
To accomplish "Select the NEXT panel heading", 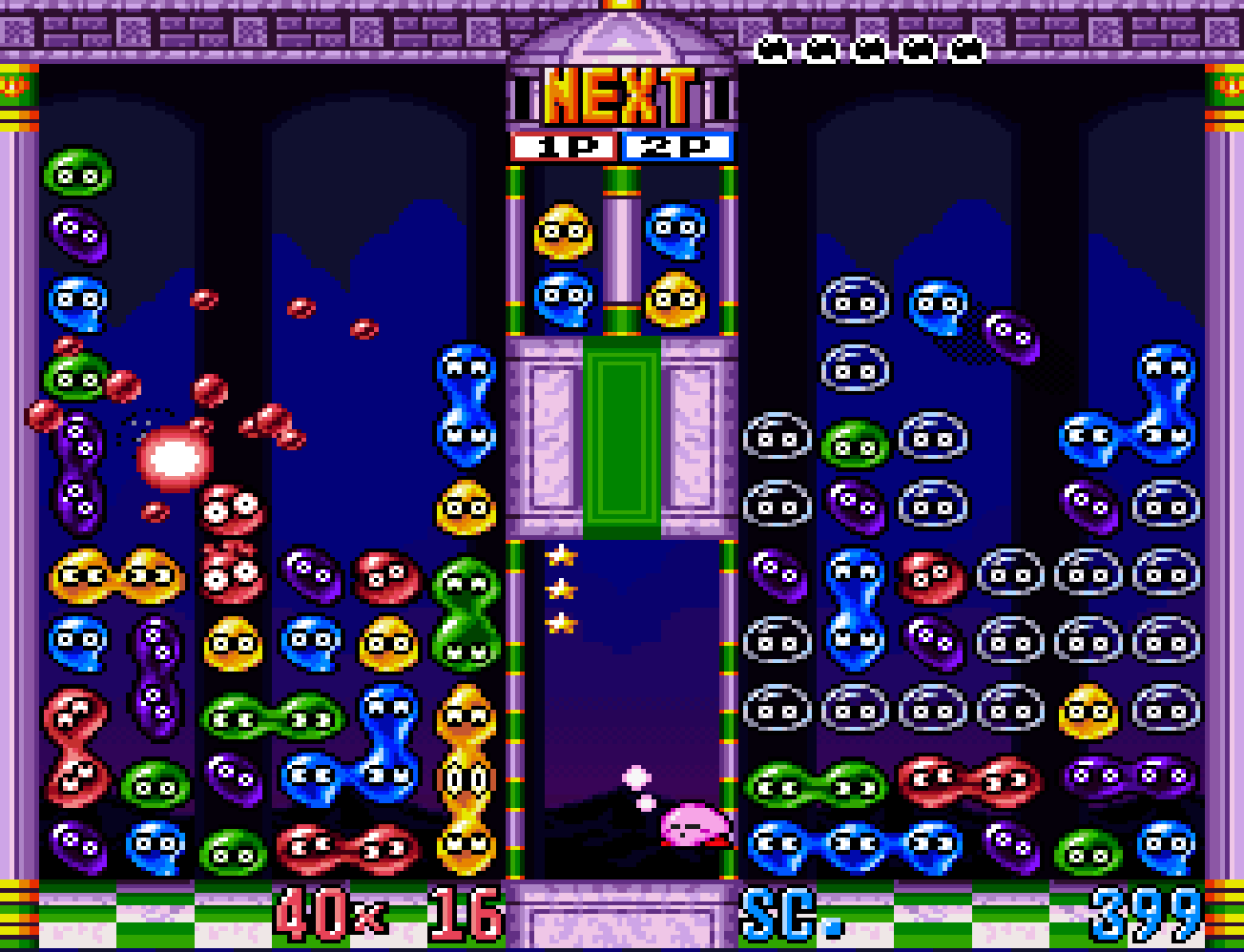I will coord(620,96).
